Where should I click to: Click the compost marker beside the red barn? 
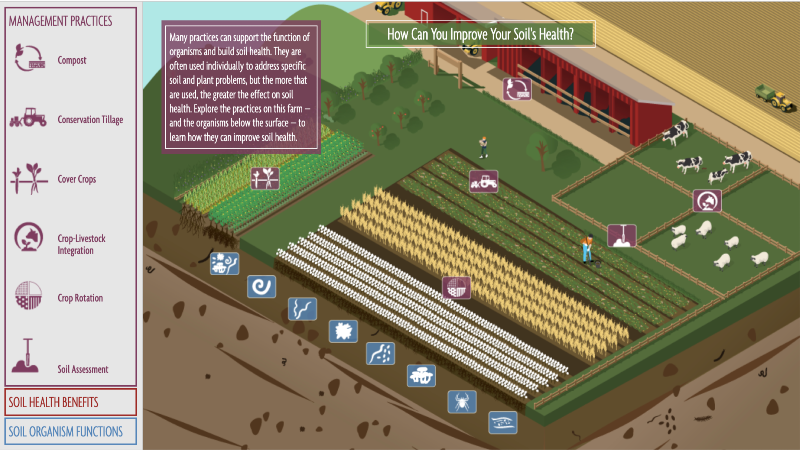(516, 89)
